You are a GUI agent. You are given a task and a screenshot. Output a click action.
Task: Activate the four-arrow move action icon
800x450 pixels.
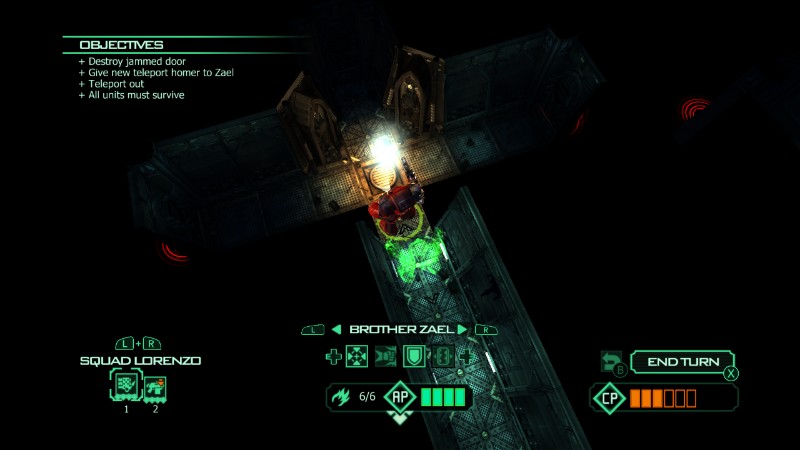pos(358,355)
